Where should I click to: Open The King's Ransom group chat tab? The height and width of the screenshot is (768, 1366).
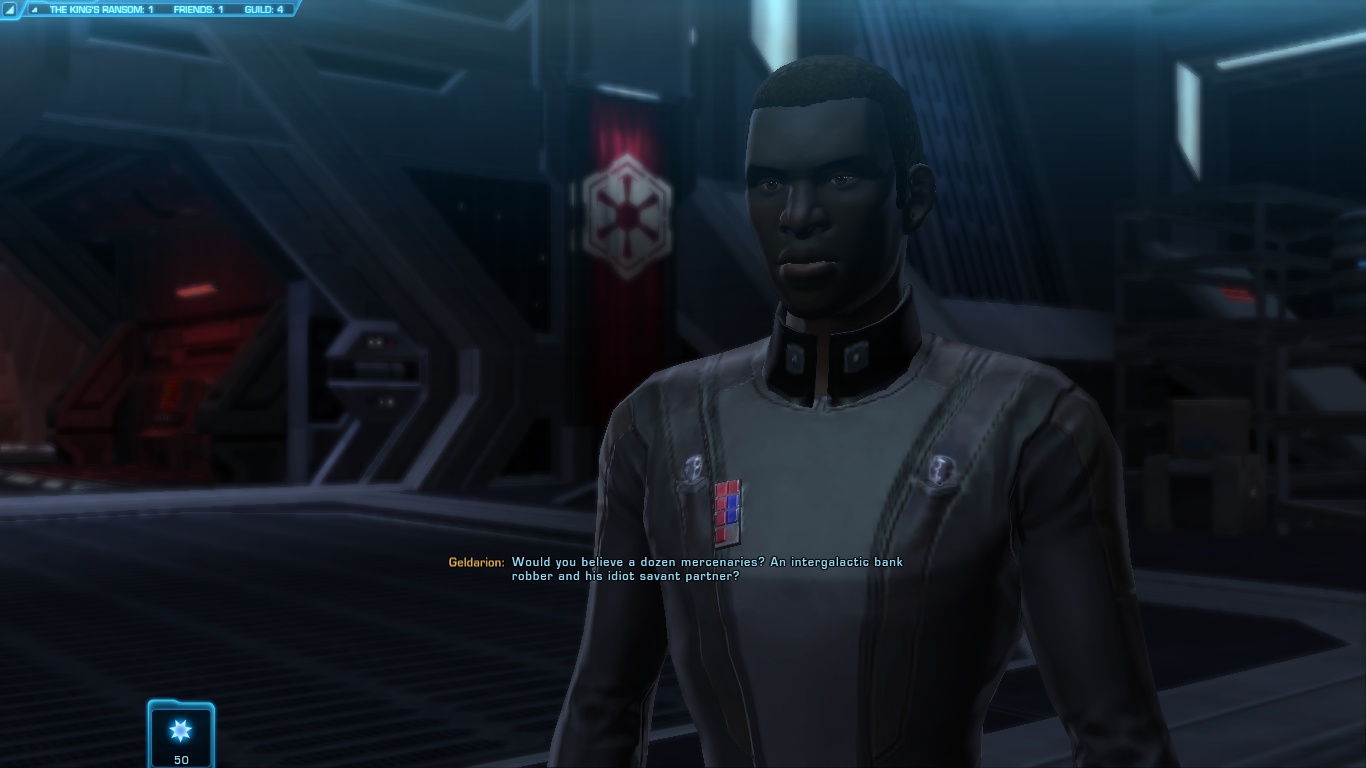pyautogui.click(x=100, y=10)
